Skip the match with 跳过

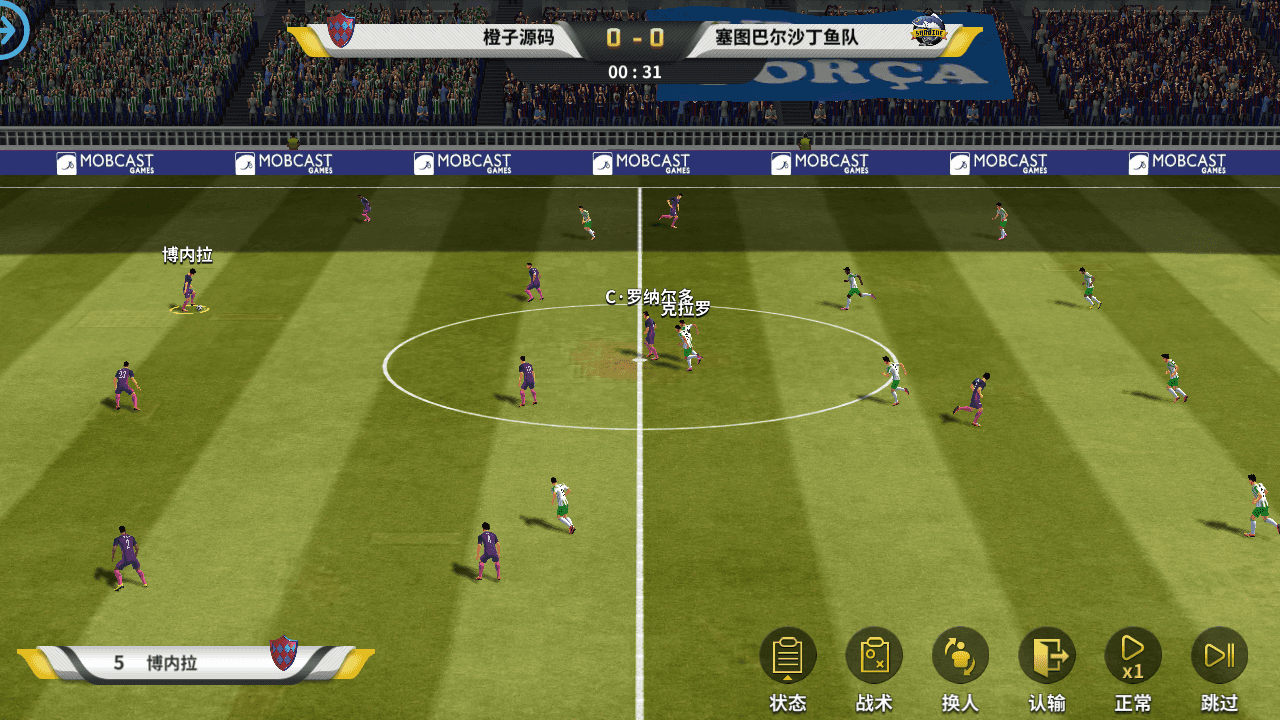[x=1219, y=657]
